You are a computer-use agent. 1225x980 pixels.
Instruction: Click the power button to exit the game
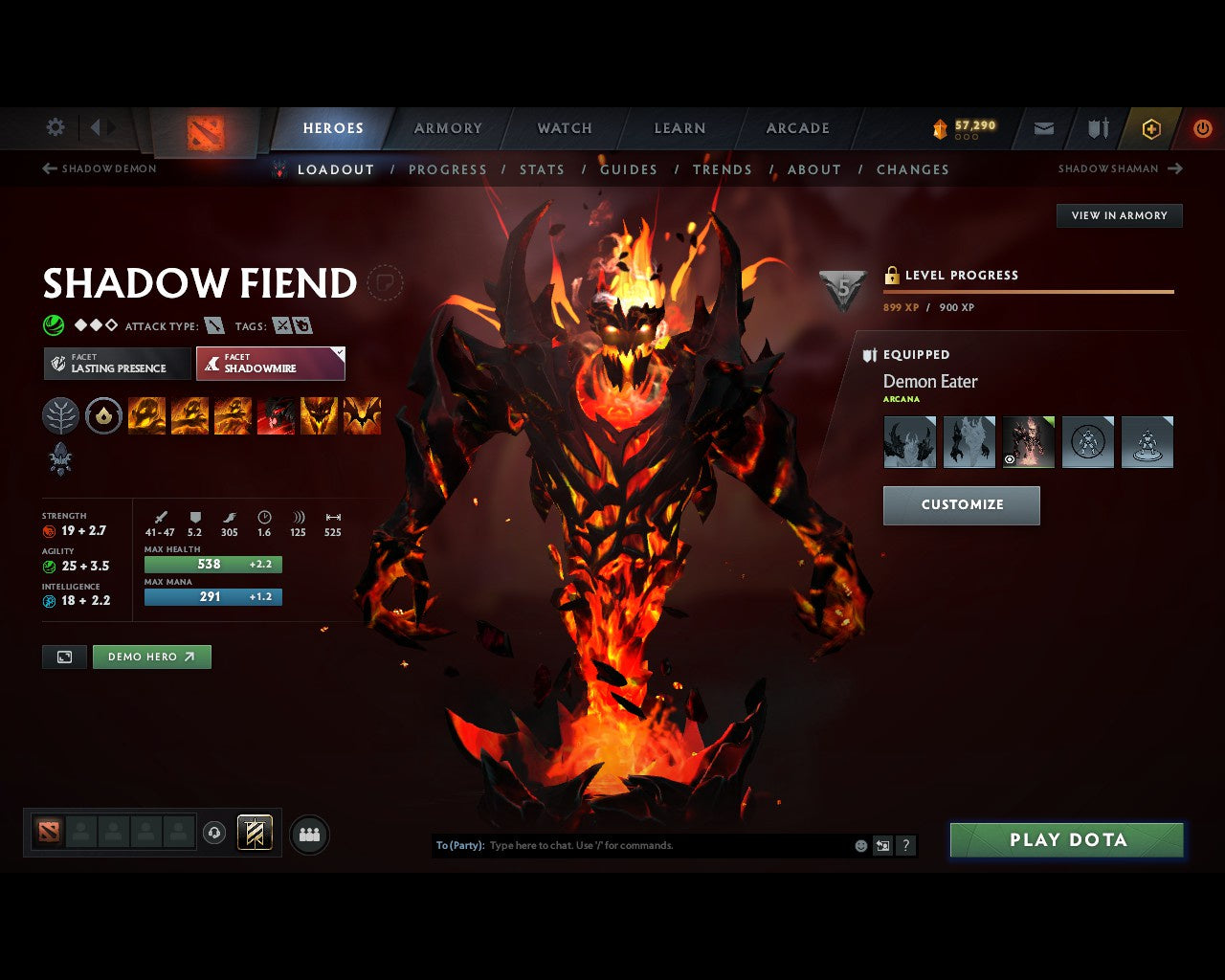click(x=1202, y=128)
